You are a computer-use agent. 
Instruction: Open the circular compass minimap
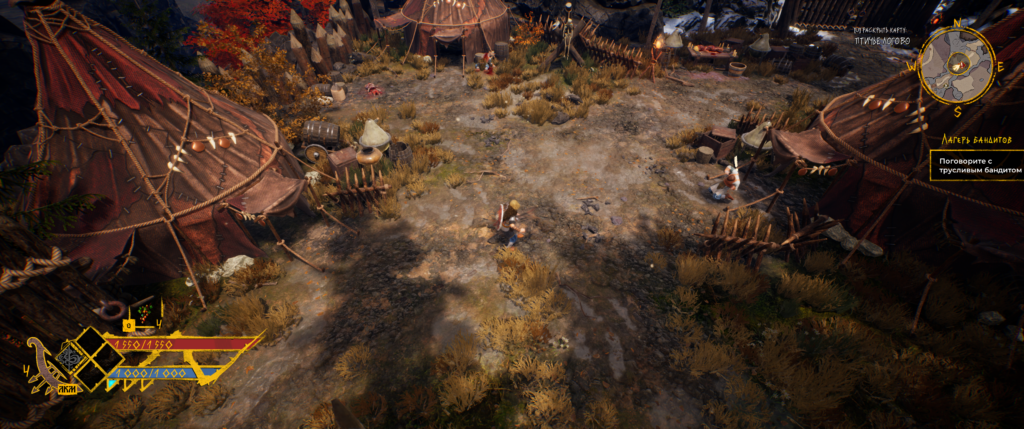click(956, 66)
